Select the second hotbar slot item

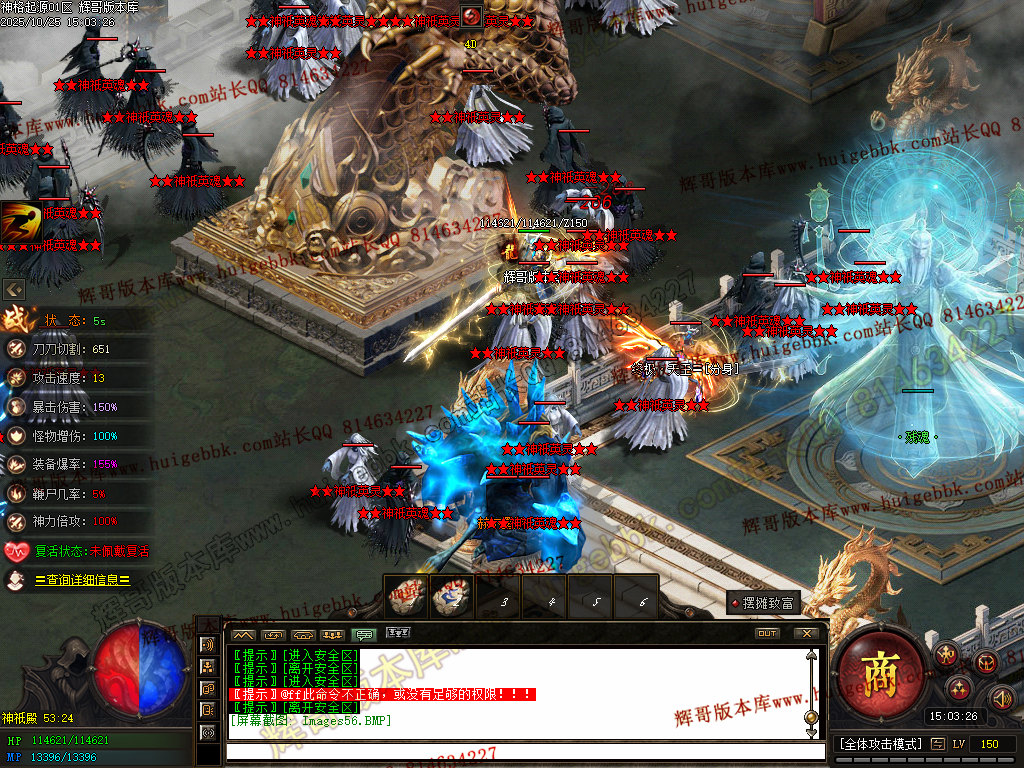451,596
